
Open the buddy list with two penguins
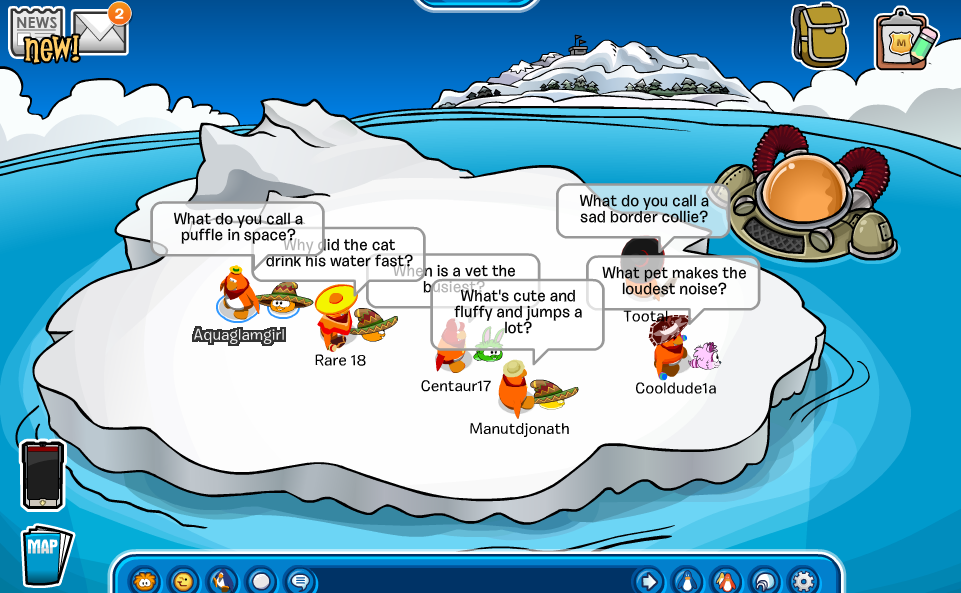726,580
